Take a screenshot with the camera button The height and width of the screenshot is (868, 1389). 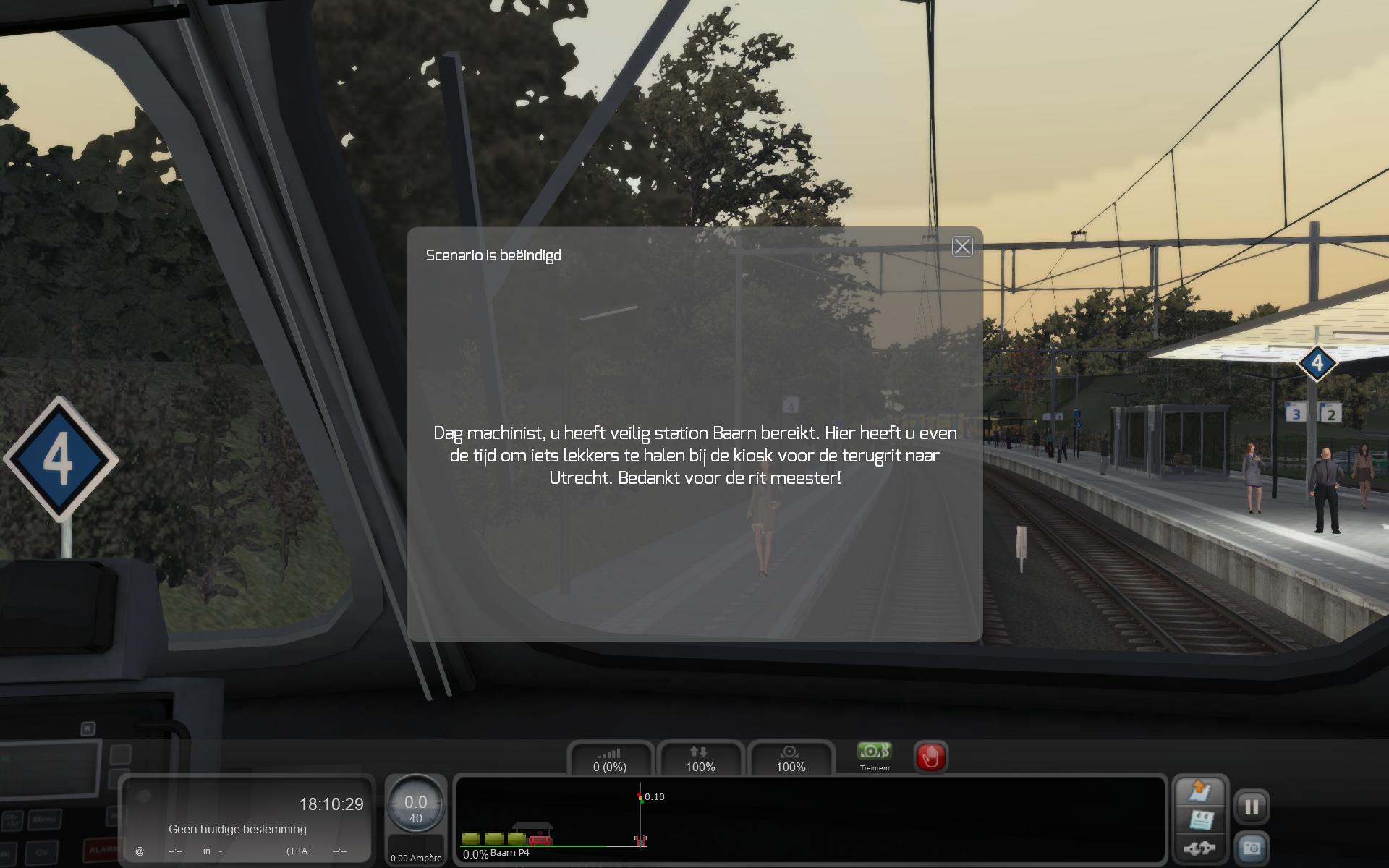click(1252, 848)
